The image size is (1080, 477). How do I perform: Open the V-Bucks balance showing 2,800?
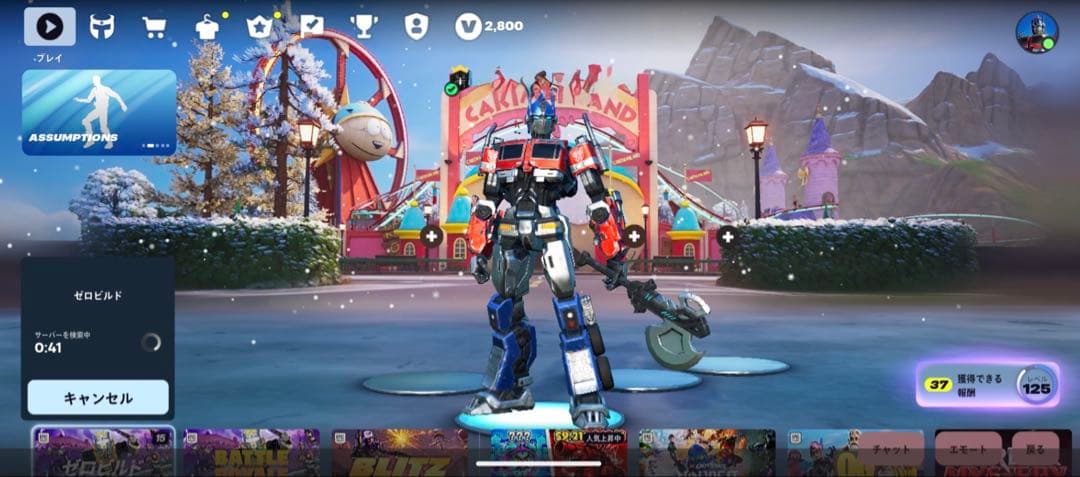coord(489,26)
